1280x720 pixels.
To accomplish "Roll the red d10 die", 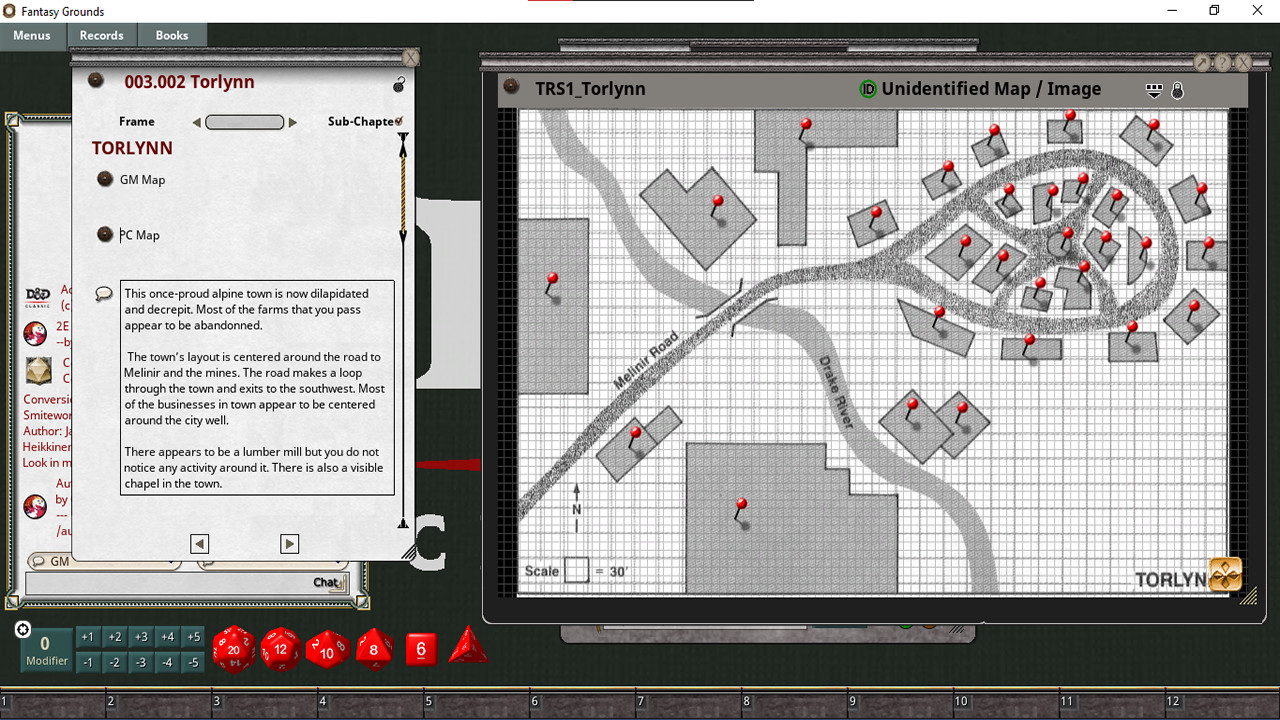I will 326,650.
